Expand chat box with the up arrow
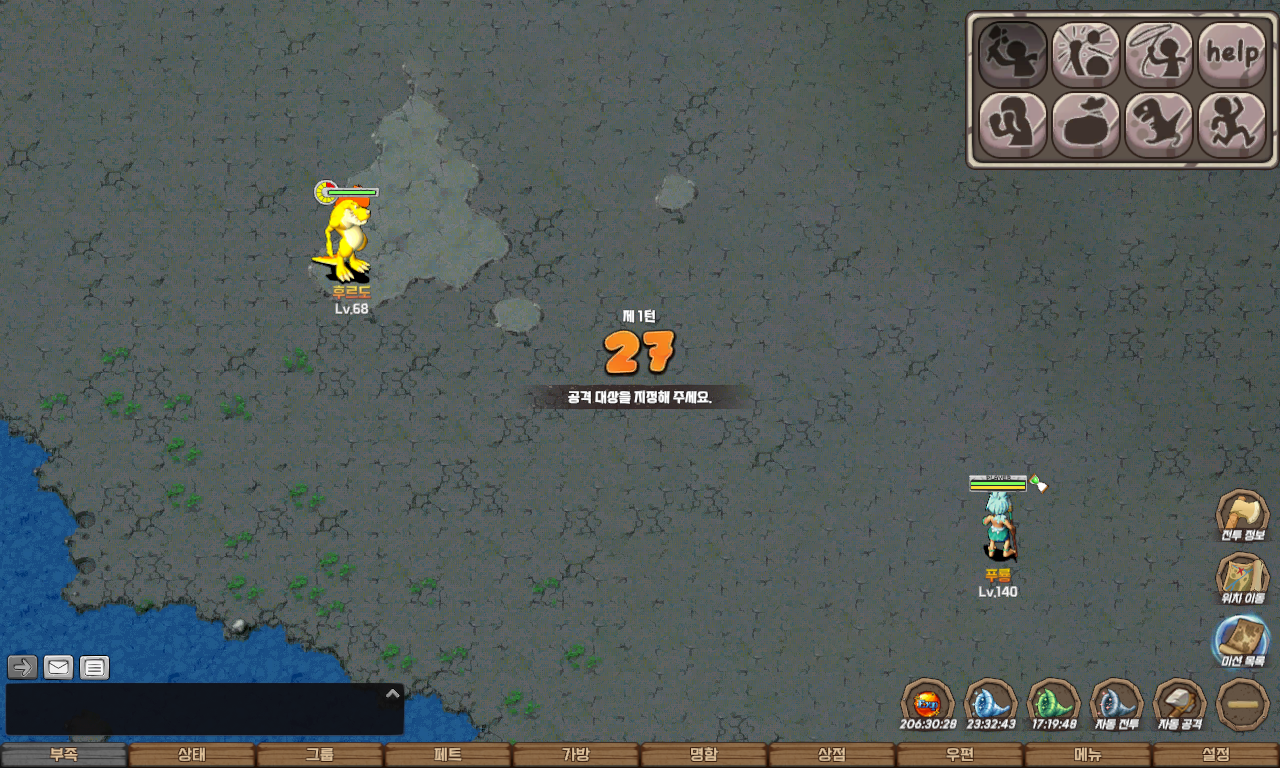This screenshot has width=1280, height=768. (x=393, y=693)
